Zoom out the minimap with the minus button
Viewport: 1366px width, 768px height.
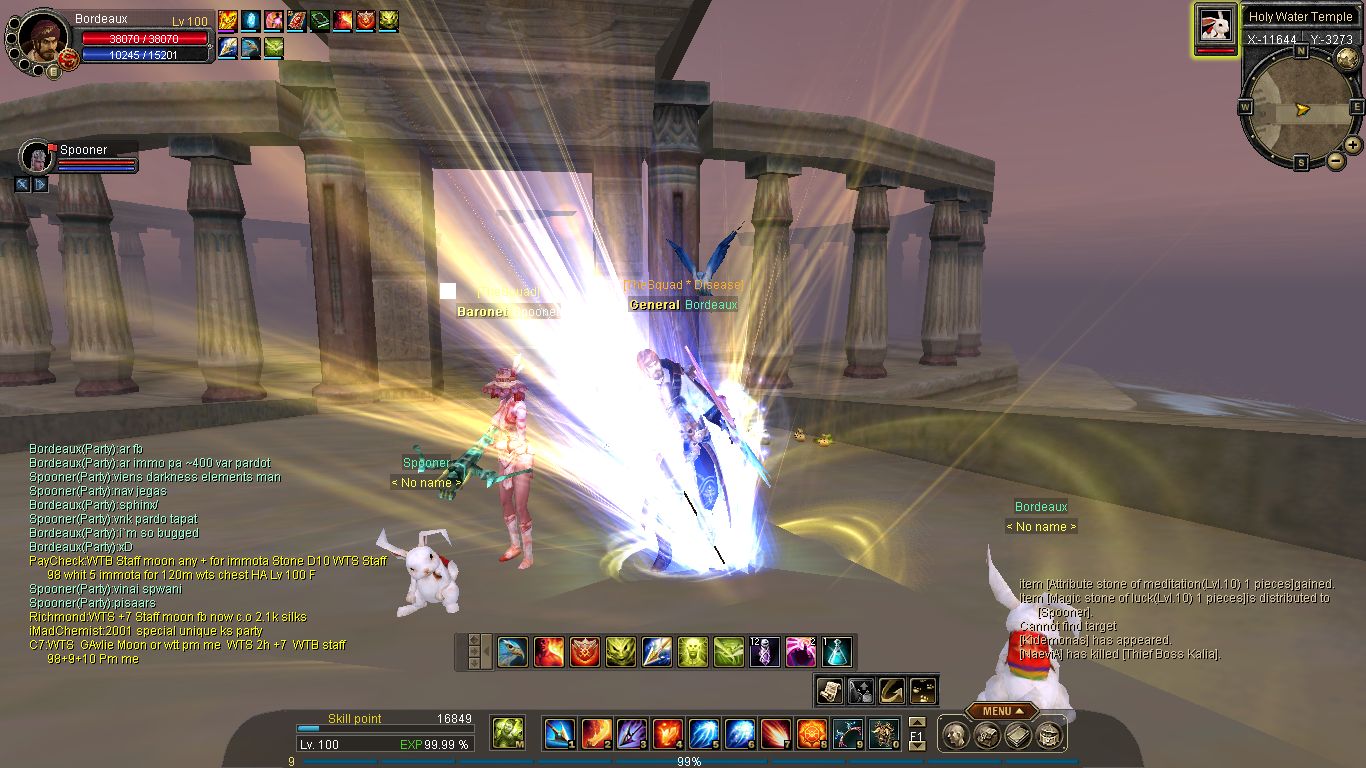tap(1334, 161)
